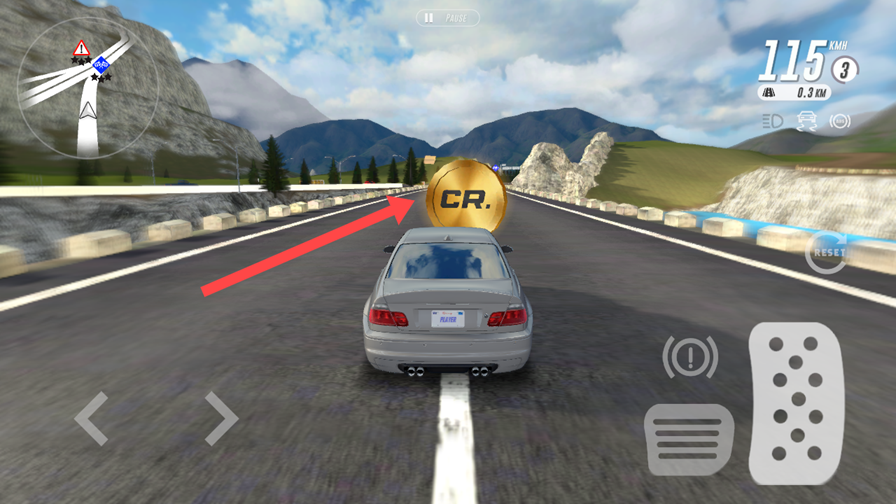Screen dimensions: 896x504
Task: Steer right with the right arrow
Action: coord(221,418)
